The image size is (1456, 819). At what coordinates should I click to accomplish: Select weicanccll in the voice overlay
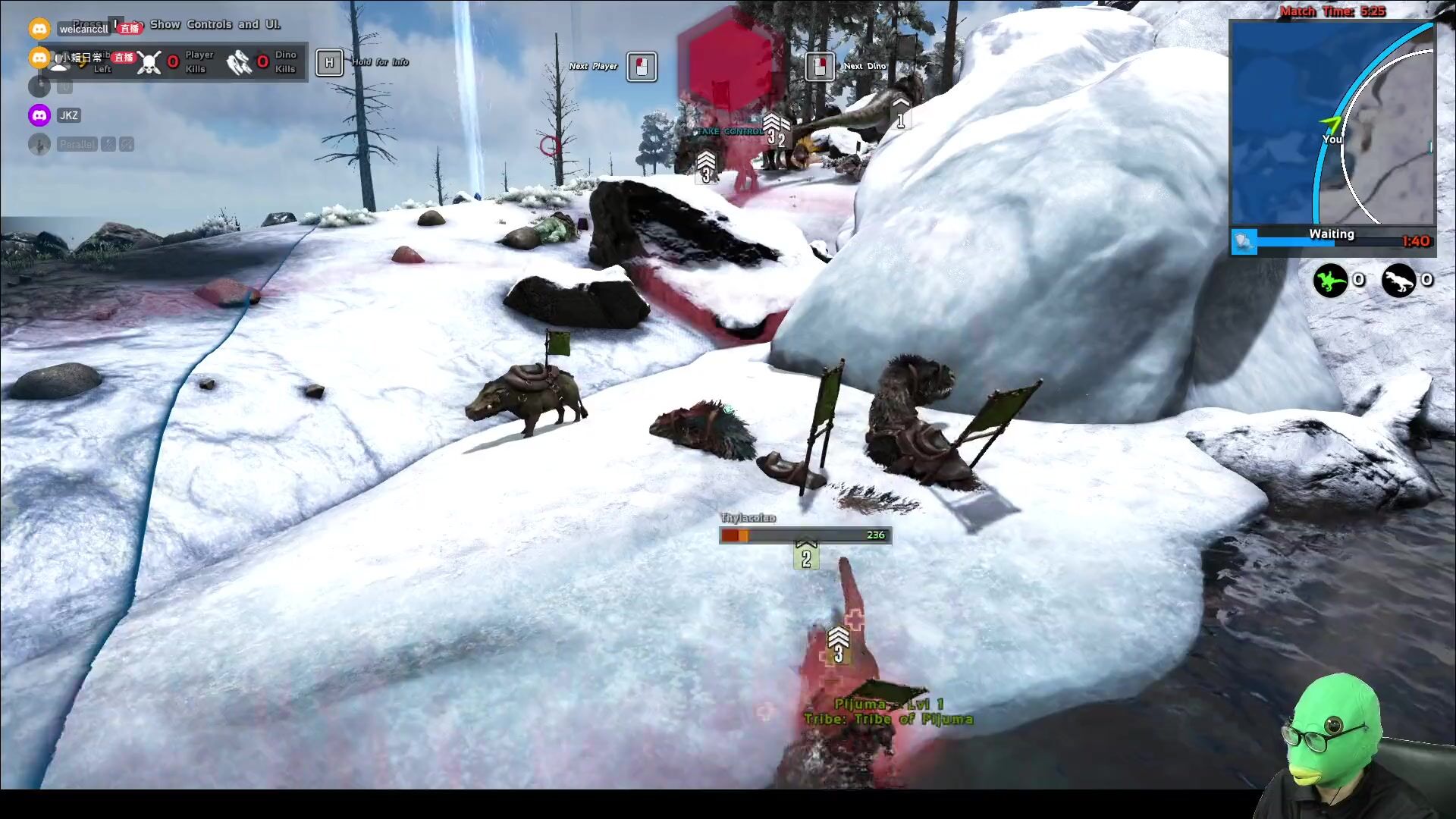pyautogui.click(x=83, y=29)
